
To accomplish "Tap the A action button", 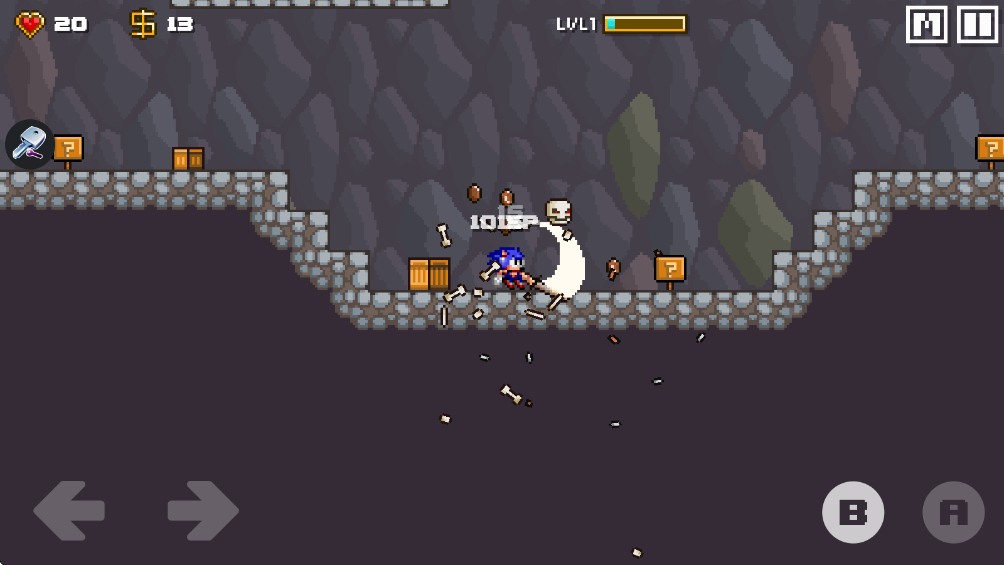I will 953,512.
